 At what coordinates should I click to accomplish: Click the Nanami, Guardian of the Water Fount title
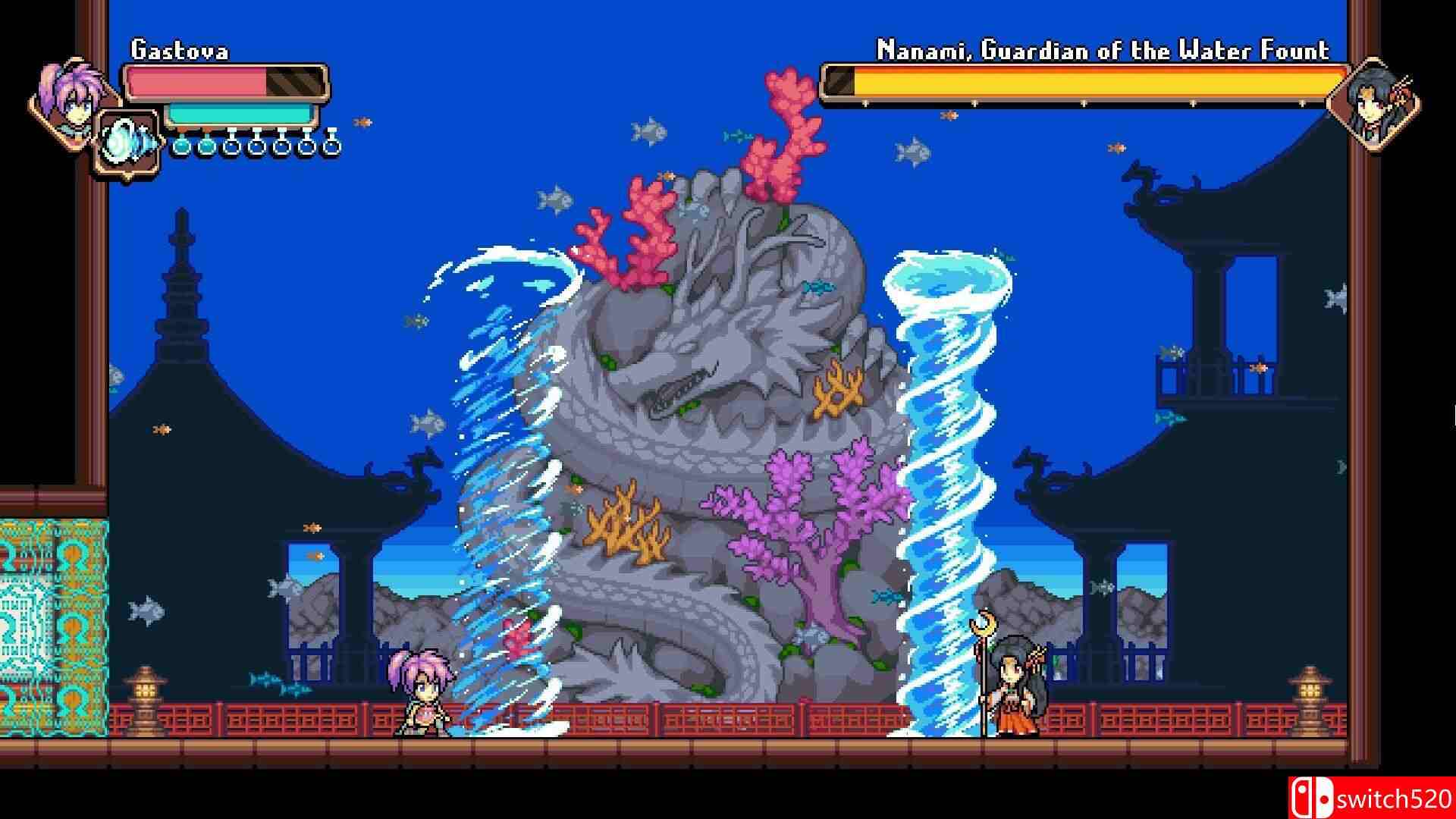pos(1101,49)
